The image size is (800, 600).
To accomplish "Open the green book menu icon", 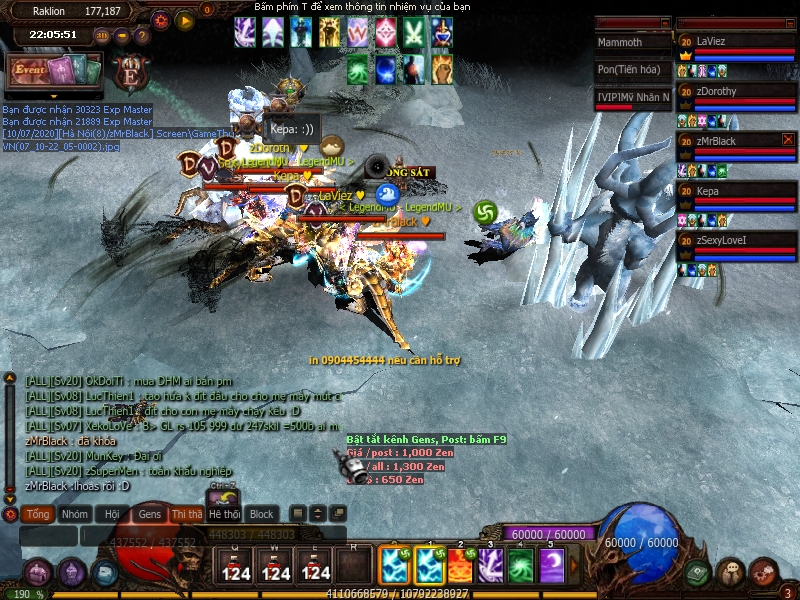I will pyautogui.click(x=698, y=572).
